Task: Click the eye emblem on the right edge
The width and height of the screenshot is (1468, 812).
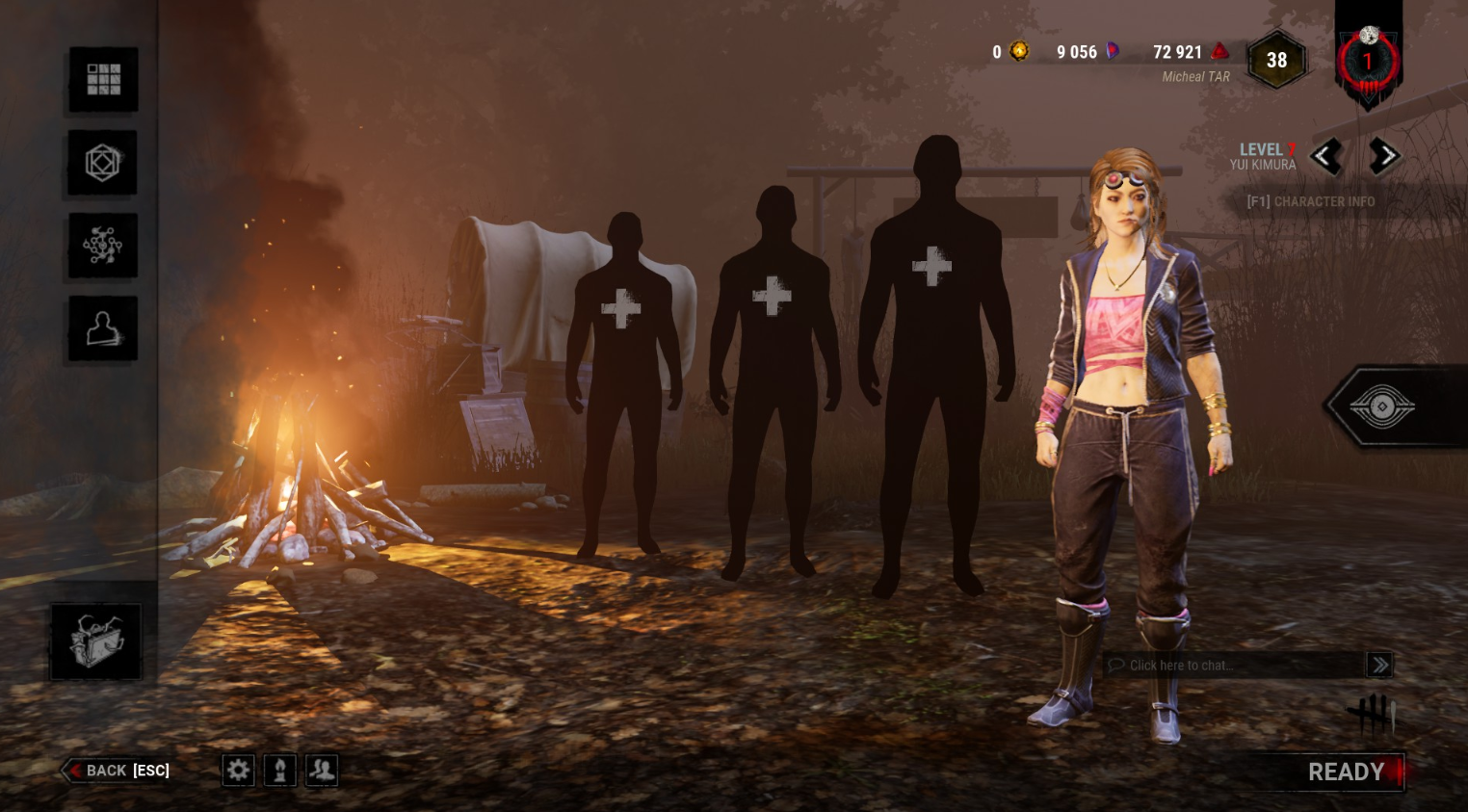Action: tap(1383, 406)
